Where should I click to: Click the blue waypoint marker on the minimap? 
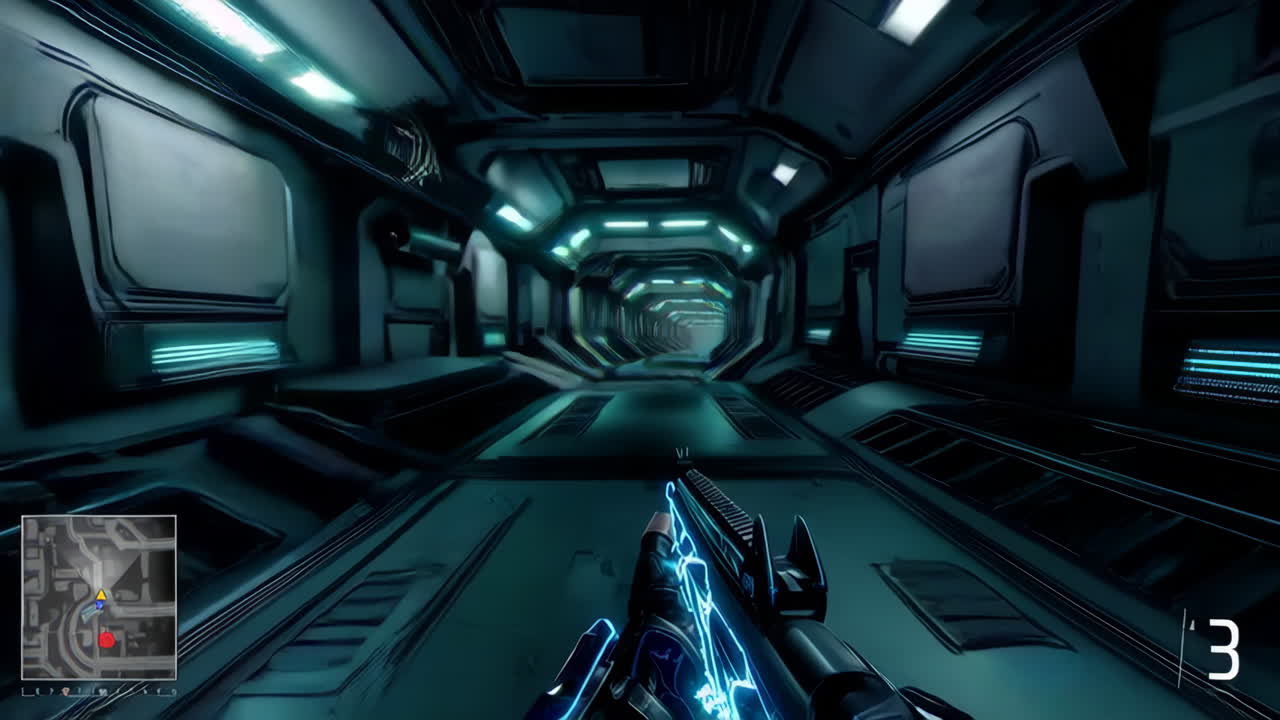[100, 605]
